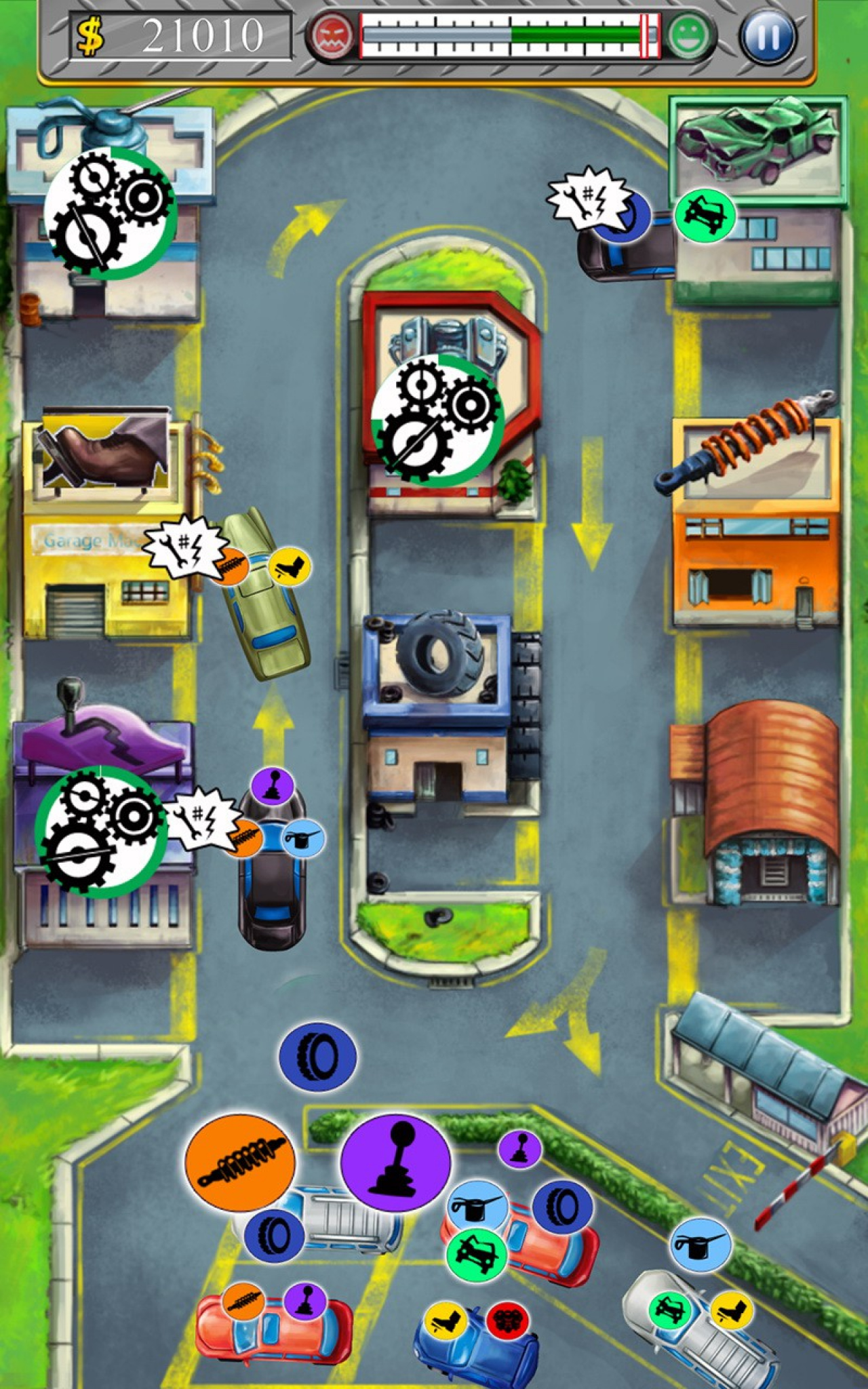Tap the spinning gear repair circle at the engine station

[437, 420]
